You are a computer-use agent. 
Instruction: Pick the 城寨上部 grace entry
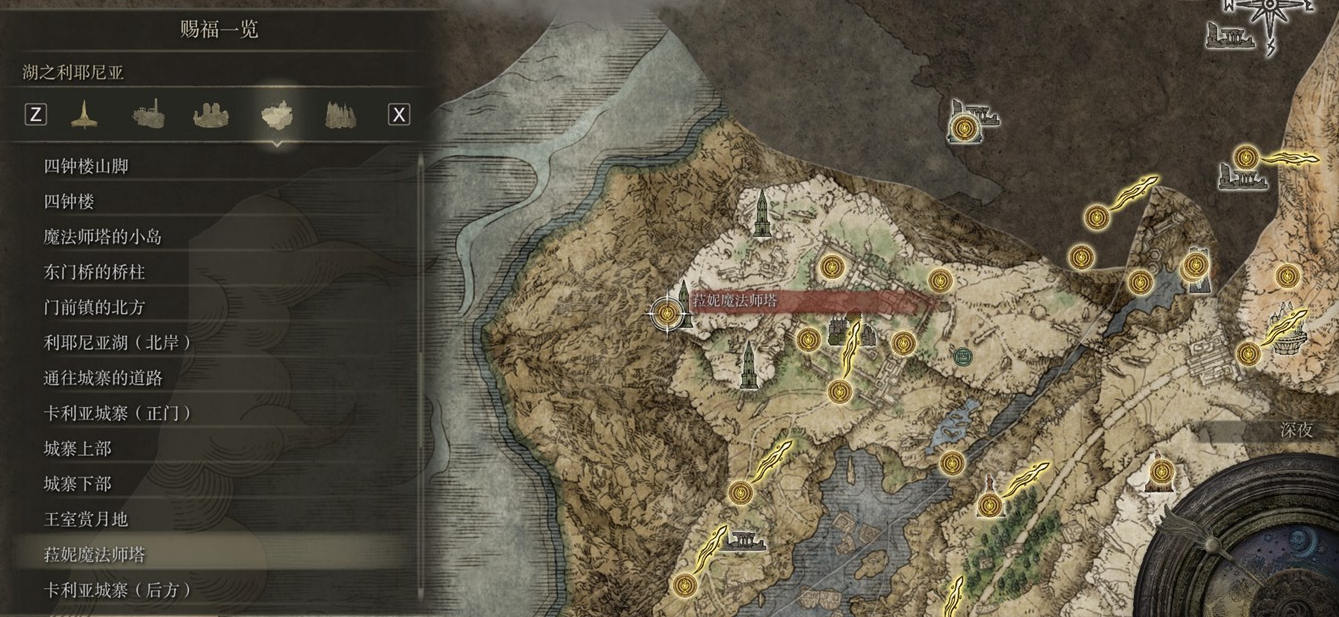tap(77, 449)
